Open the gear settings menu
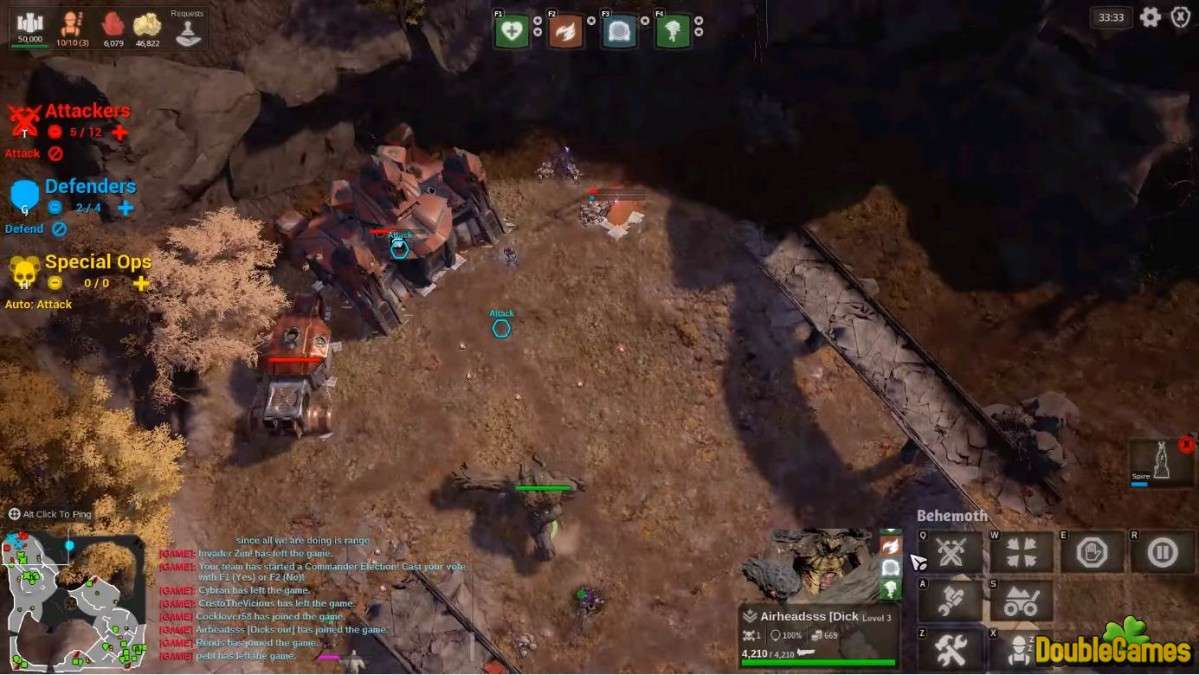Image resolution: width=1199 pixels, height=675 pixels. coord(1151,17)
